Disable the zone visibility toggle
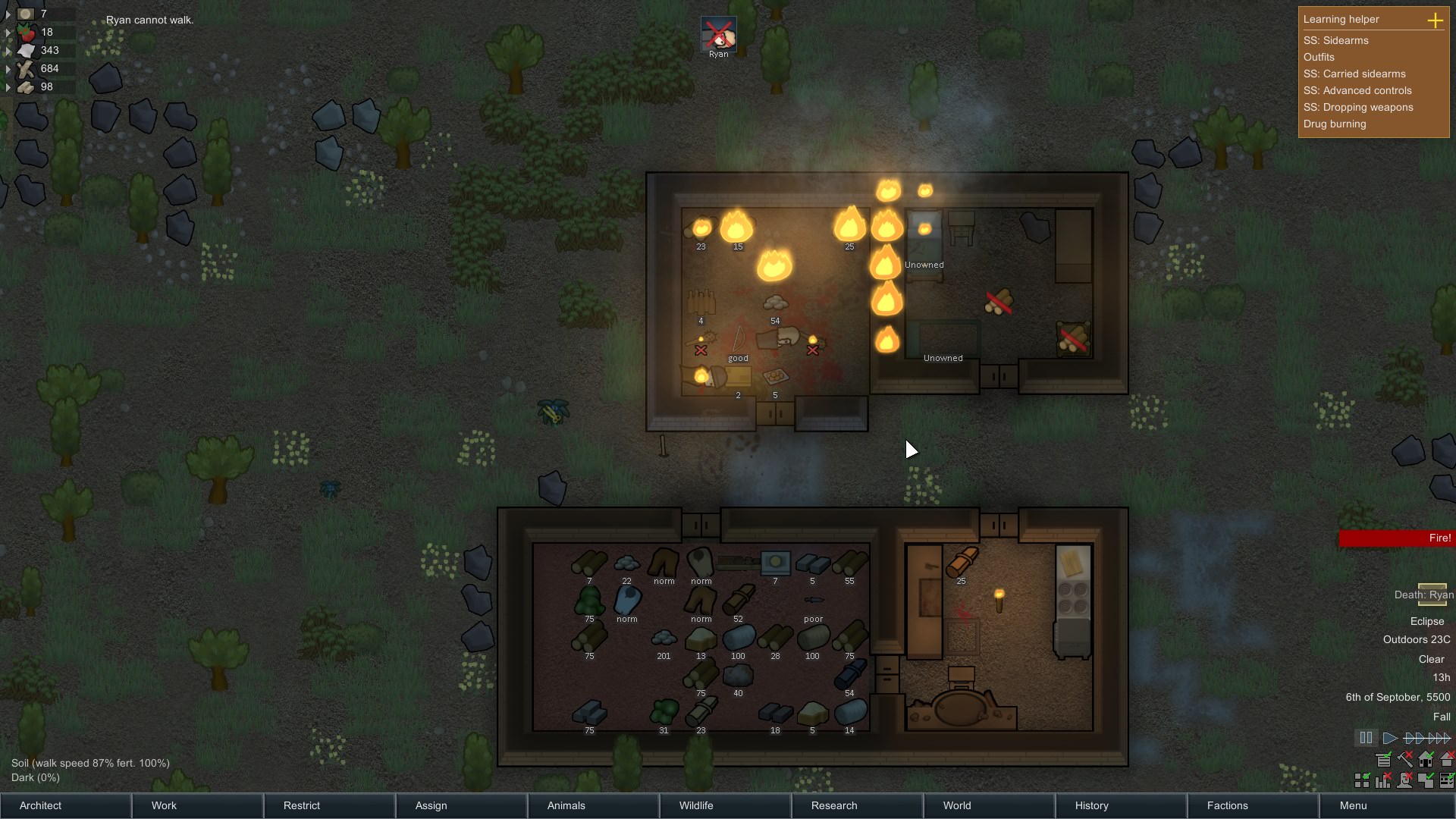Viewport: 1456px width, 819px height. (x=1425, y=780)
